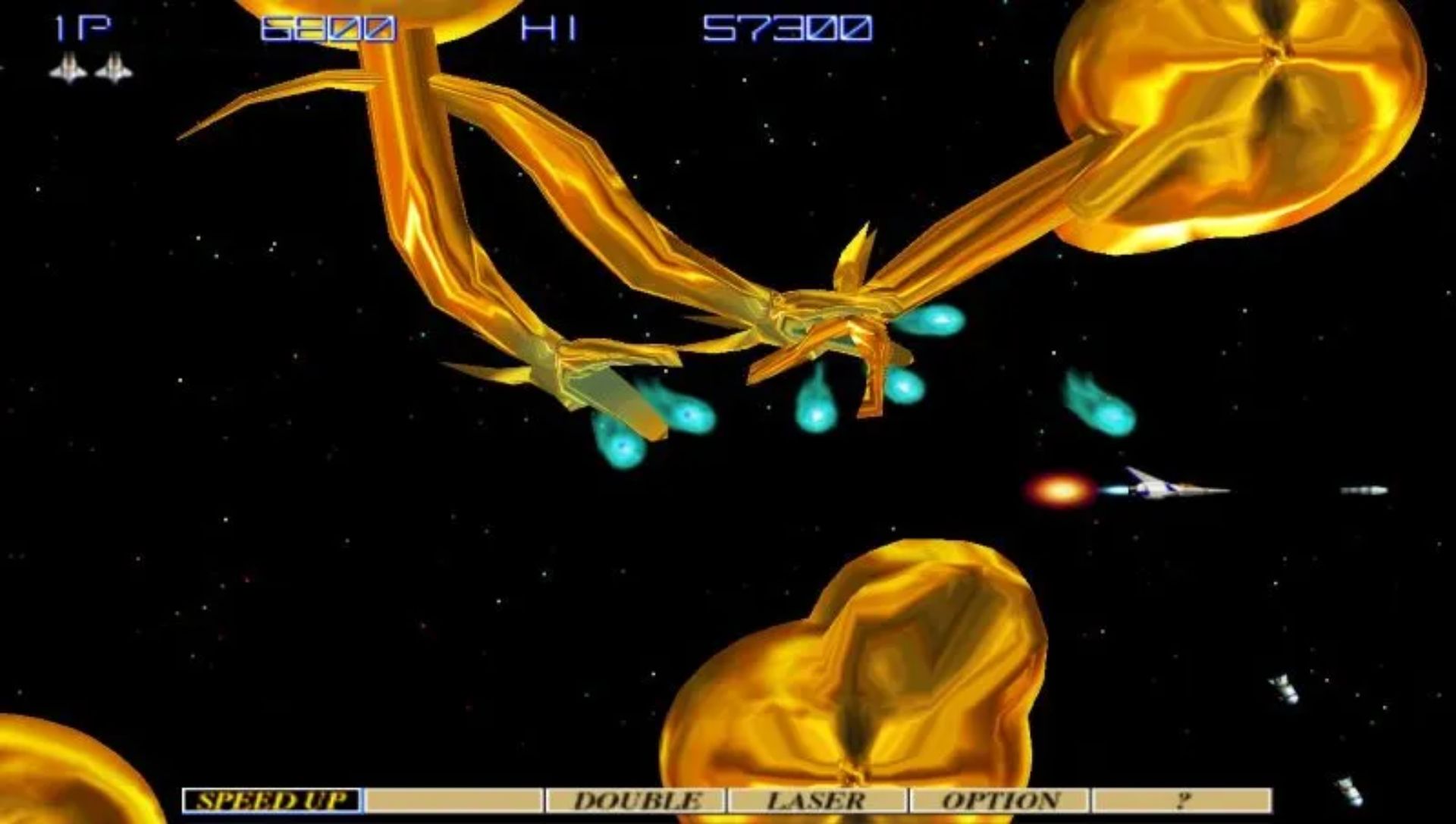Click the question mark power-up slot
This screenshot has height=824, width=1456.
click(x=1181, y=801)
